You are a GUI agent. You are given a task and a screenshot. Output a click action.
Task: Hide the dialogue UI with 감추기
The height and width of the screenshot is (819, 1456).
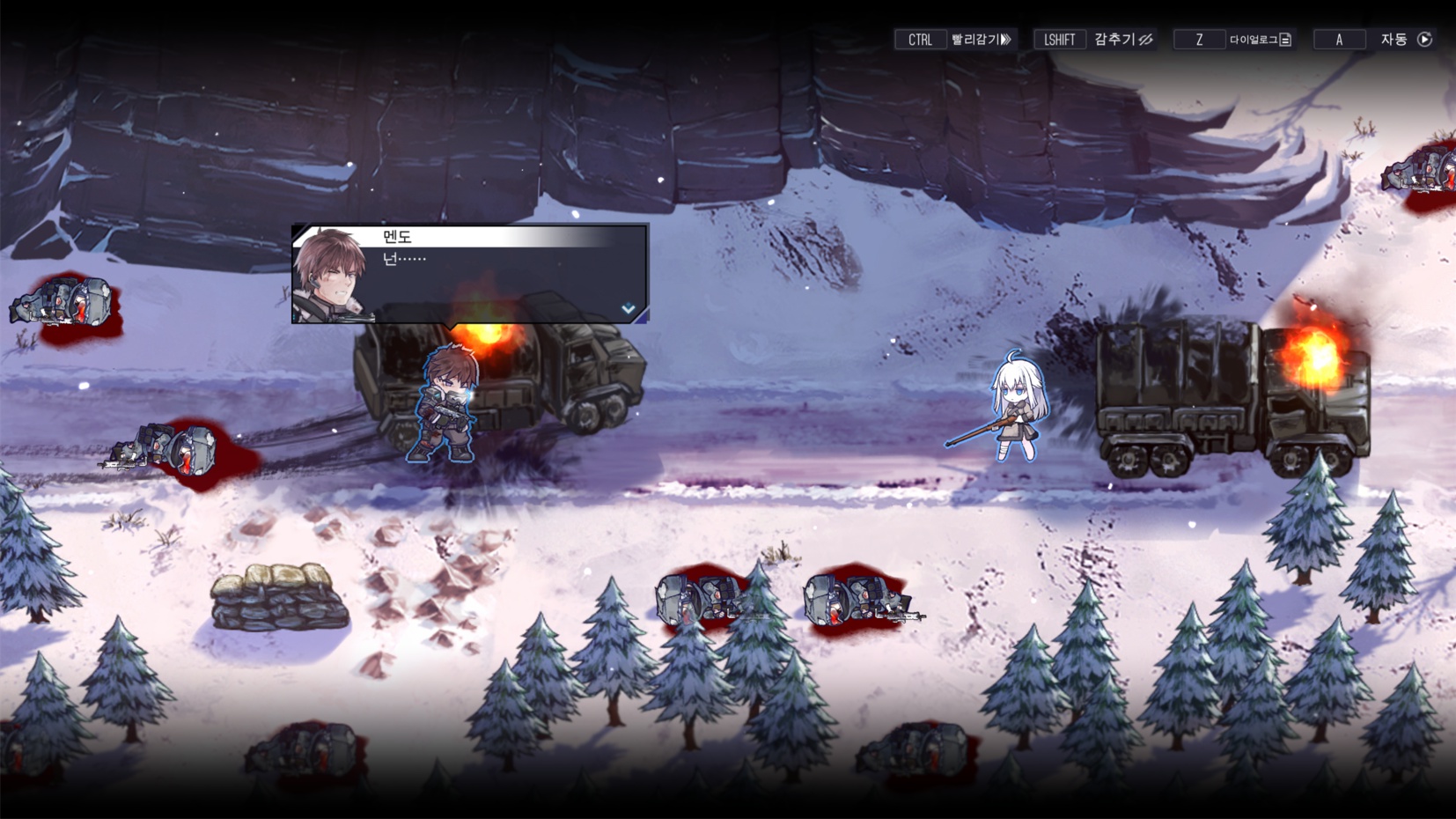click(1122, 40)
